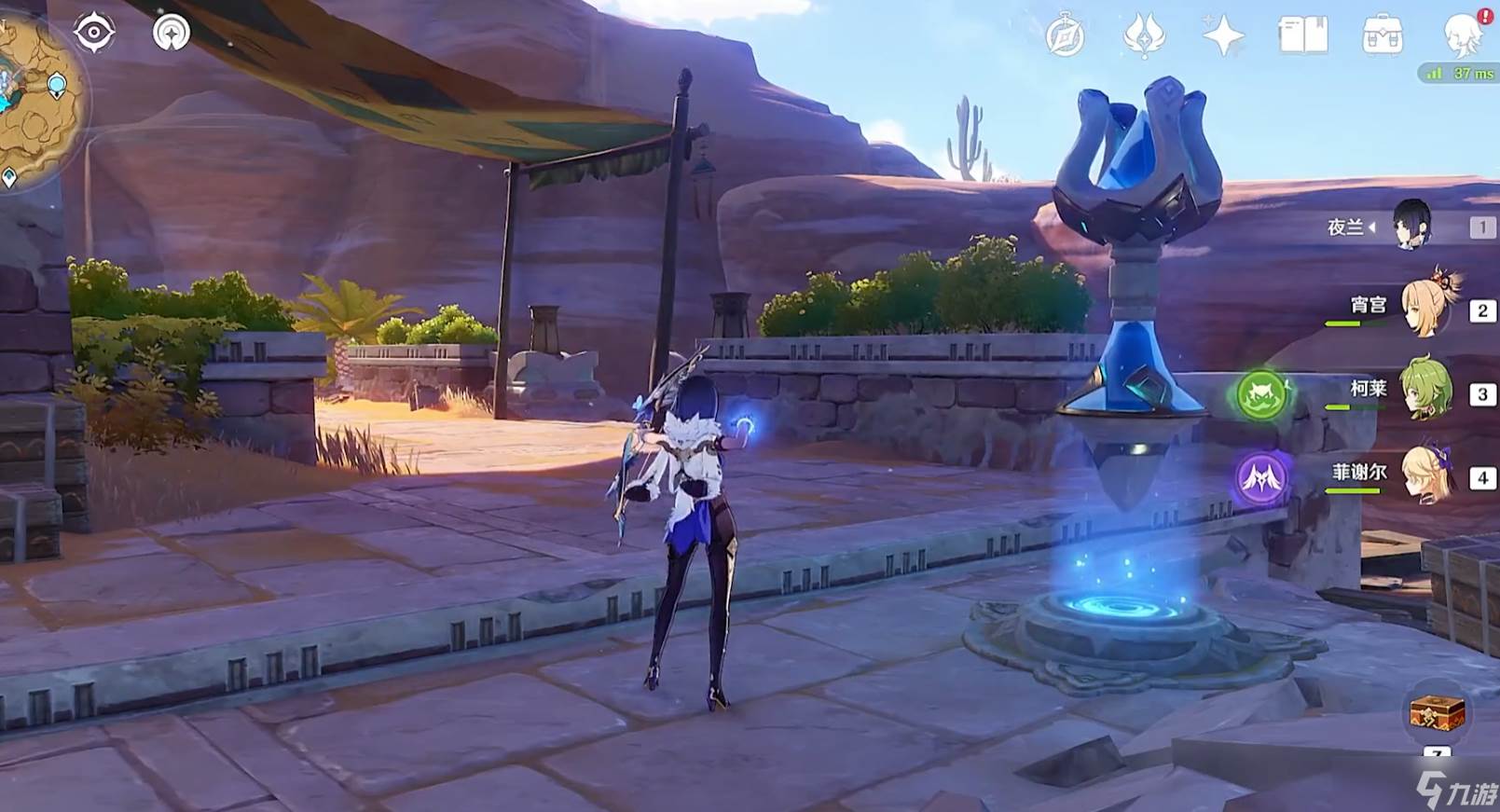This screenshot has height=812, width=1500.
Task: Open the four-pointed star wish icon
Action: coord(1222,37)
